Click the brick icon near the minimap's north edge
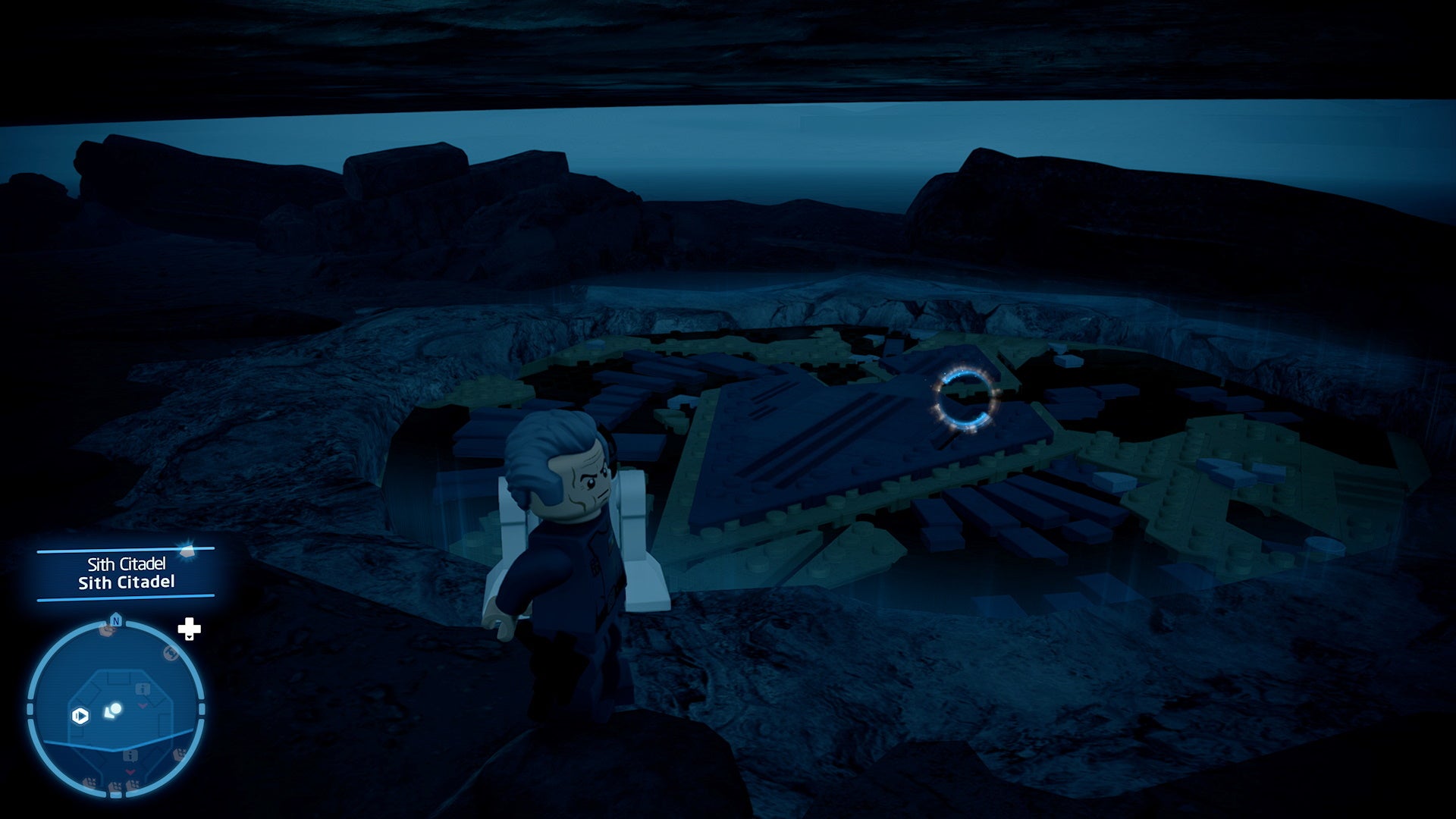1456x819 pixels. tap(106, 629)
